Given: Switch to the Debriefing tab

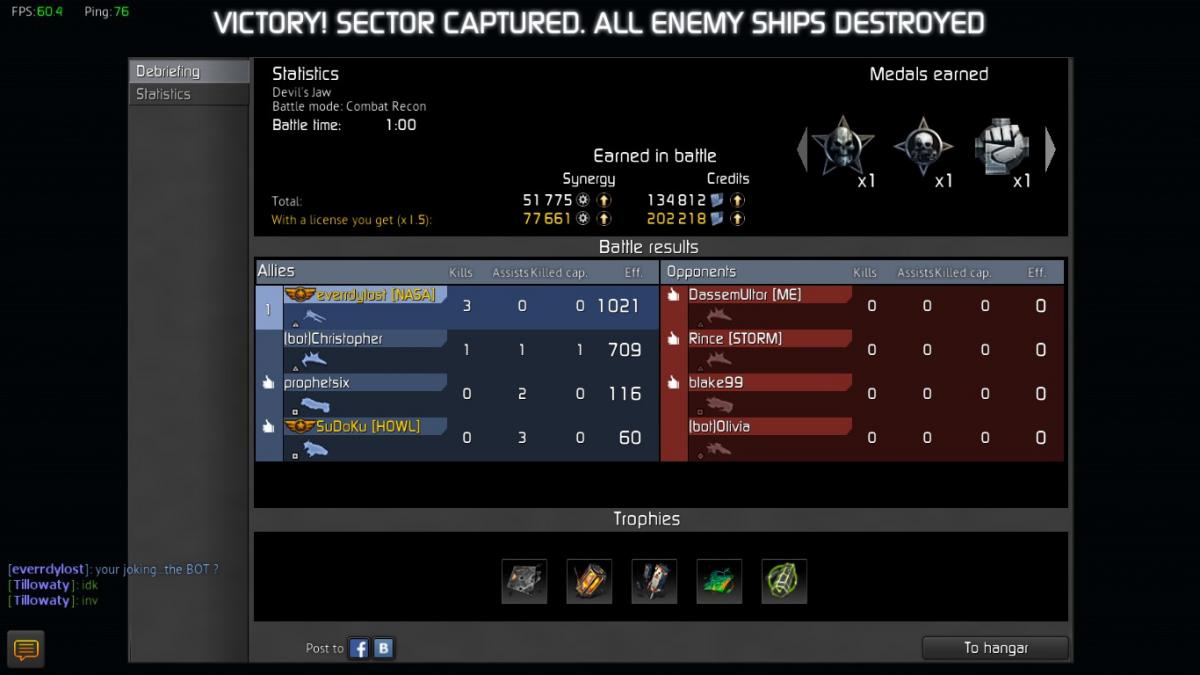Looking at the screenshot, I should pos(188,72).
